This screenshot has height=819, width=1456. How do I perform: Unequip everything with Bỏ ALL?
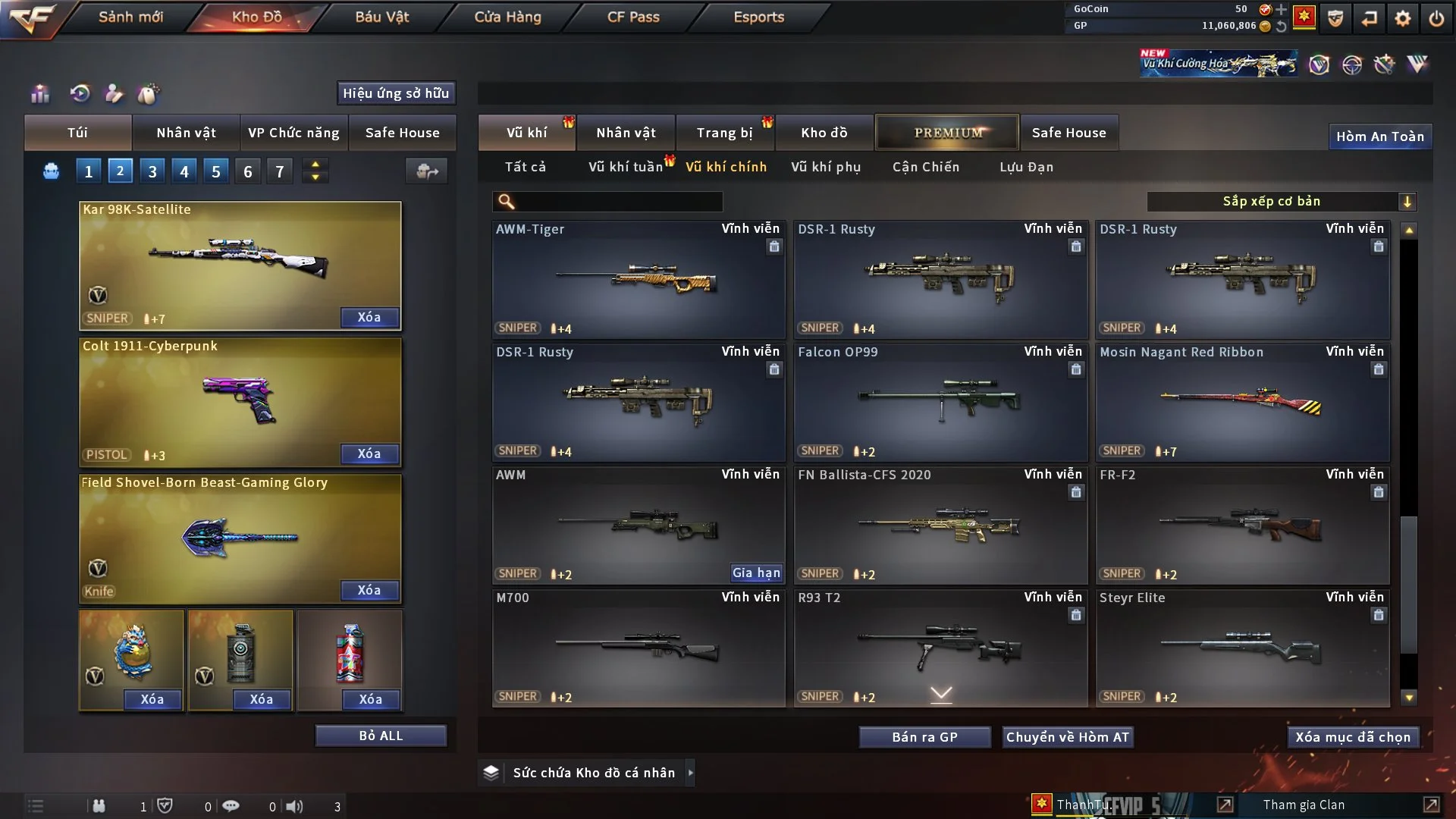381,736
